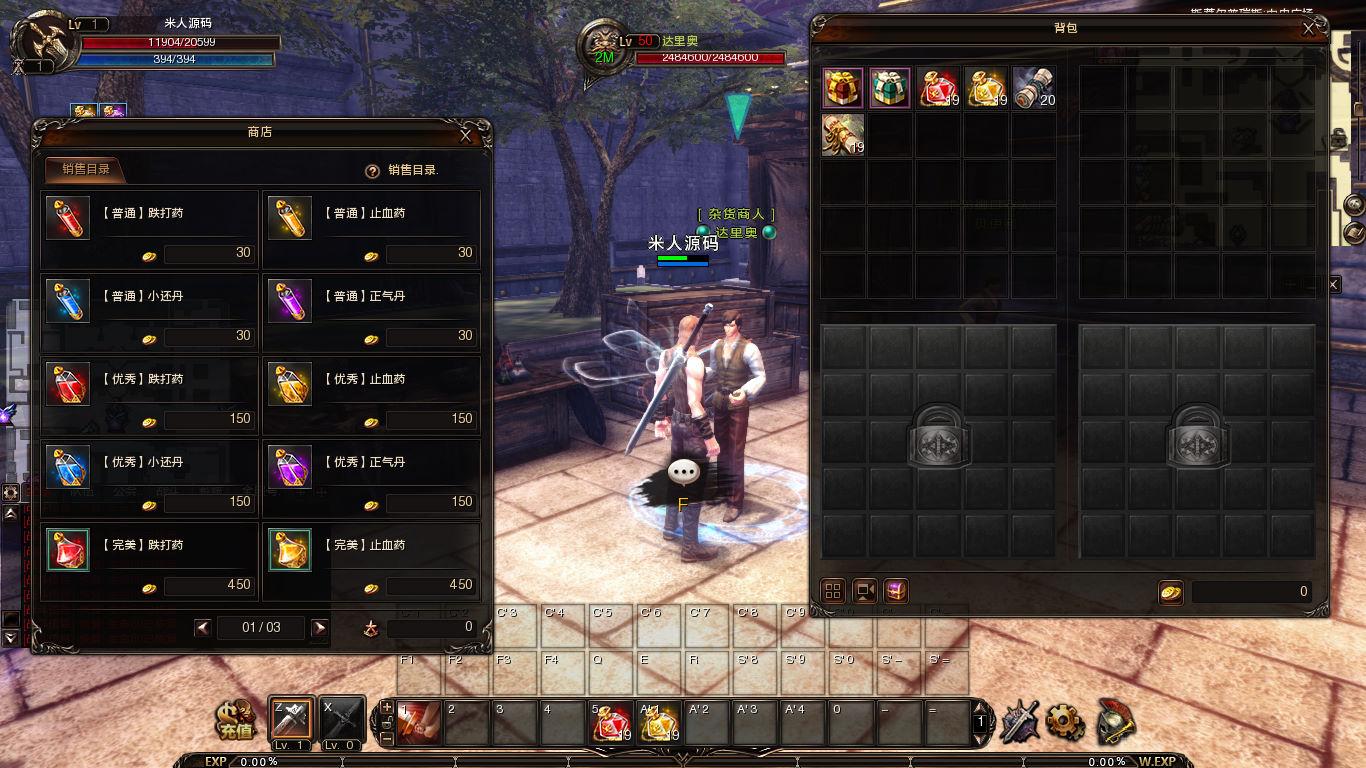Go to the previous shop page
Screen dimensions: 1366x768
(203, 628)
